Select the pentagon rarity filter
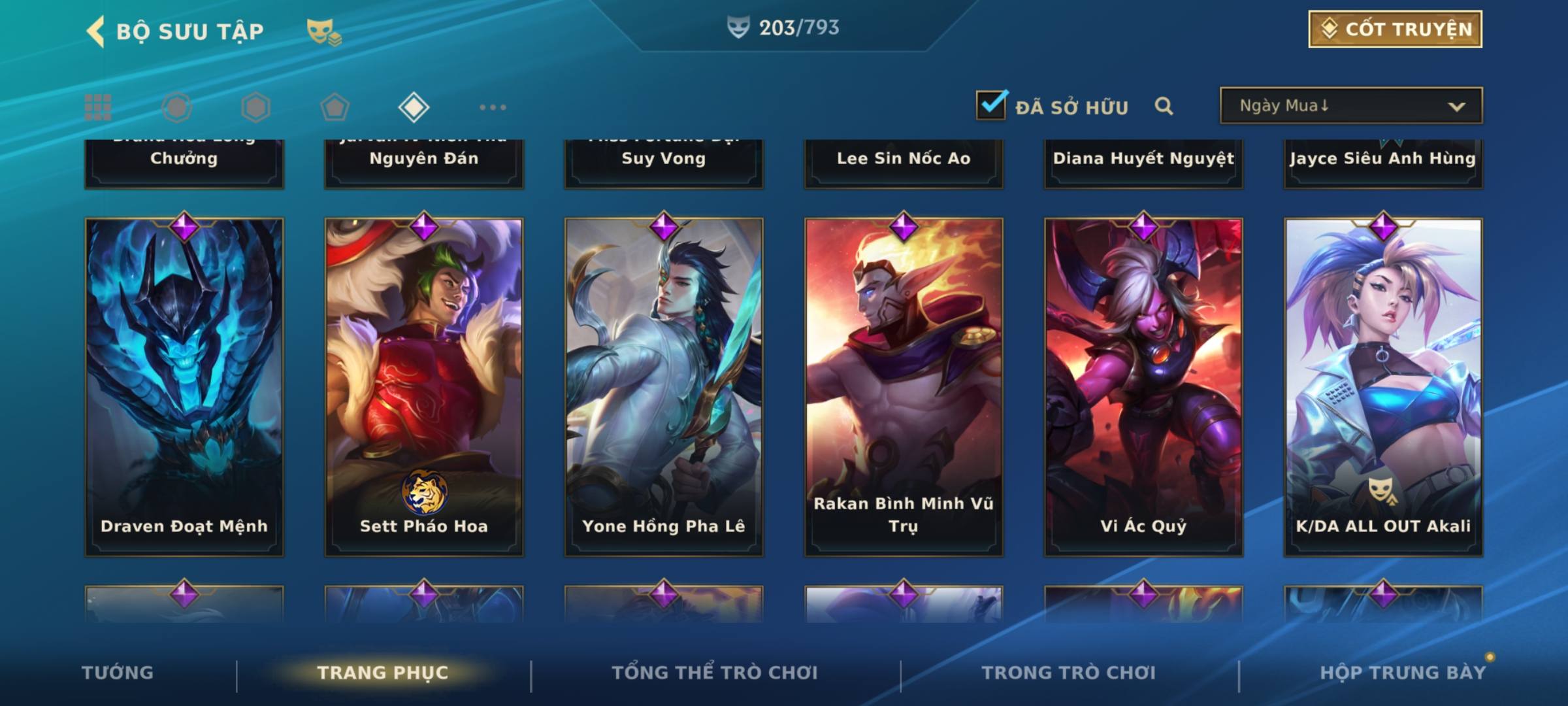 [335, 107]
